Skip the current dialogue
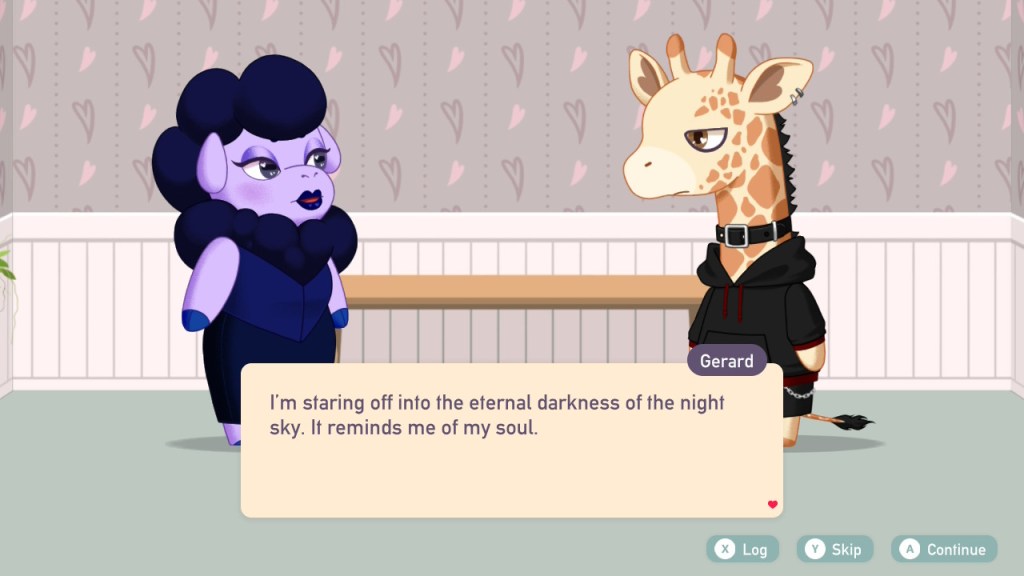1024x576 pixels. point(834,549)
